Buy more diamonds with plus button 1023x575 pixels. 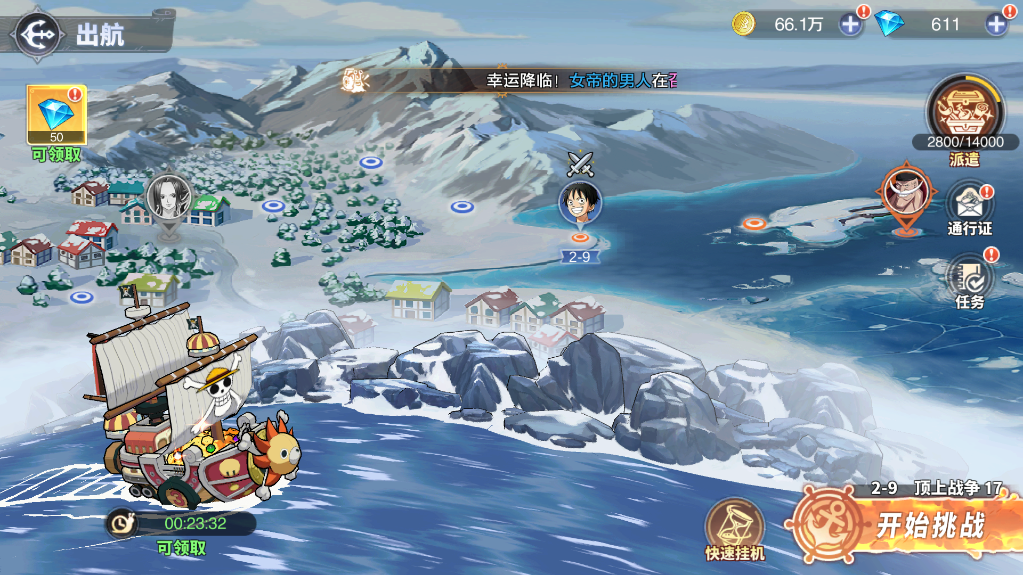(996, 24)
